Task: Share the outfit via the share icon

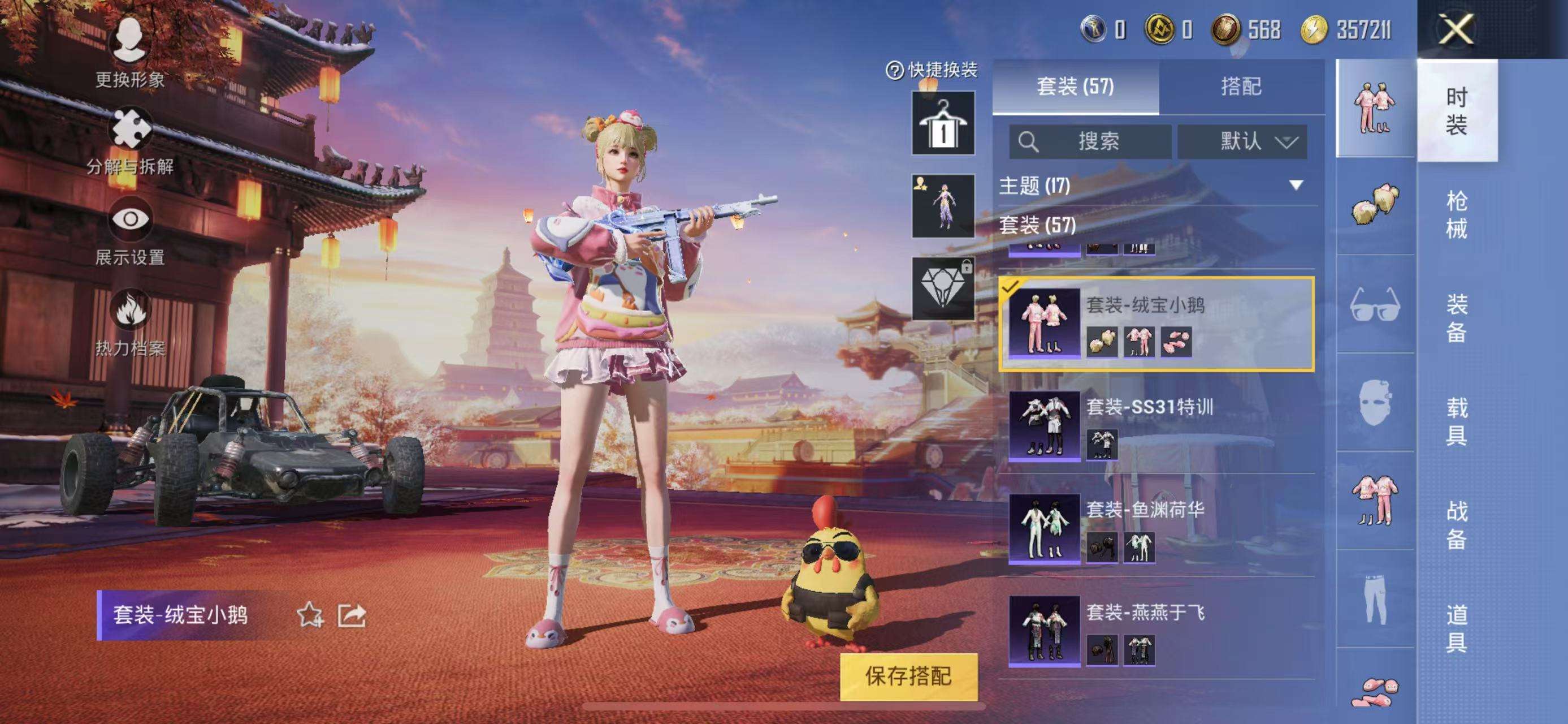Action: click(352, 615)
